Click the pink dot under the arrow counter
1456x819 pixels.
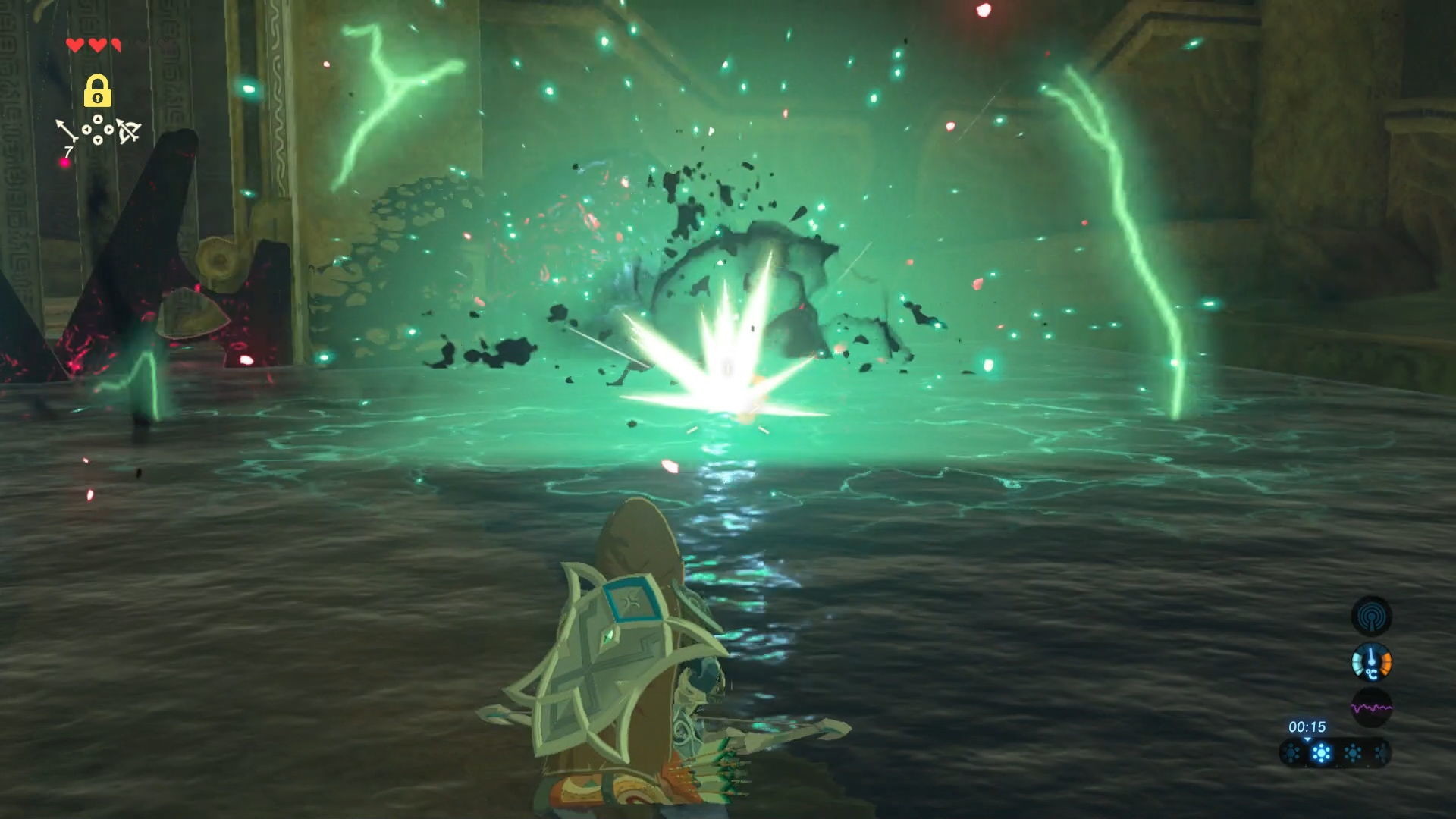pos(64,162)
